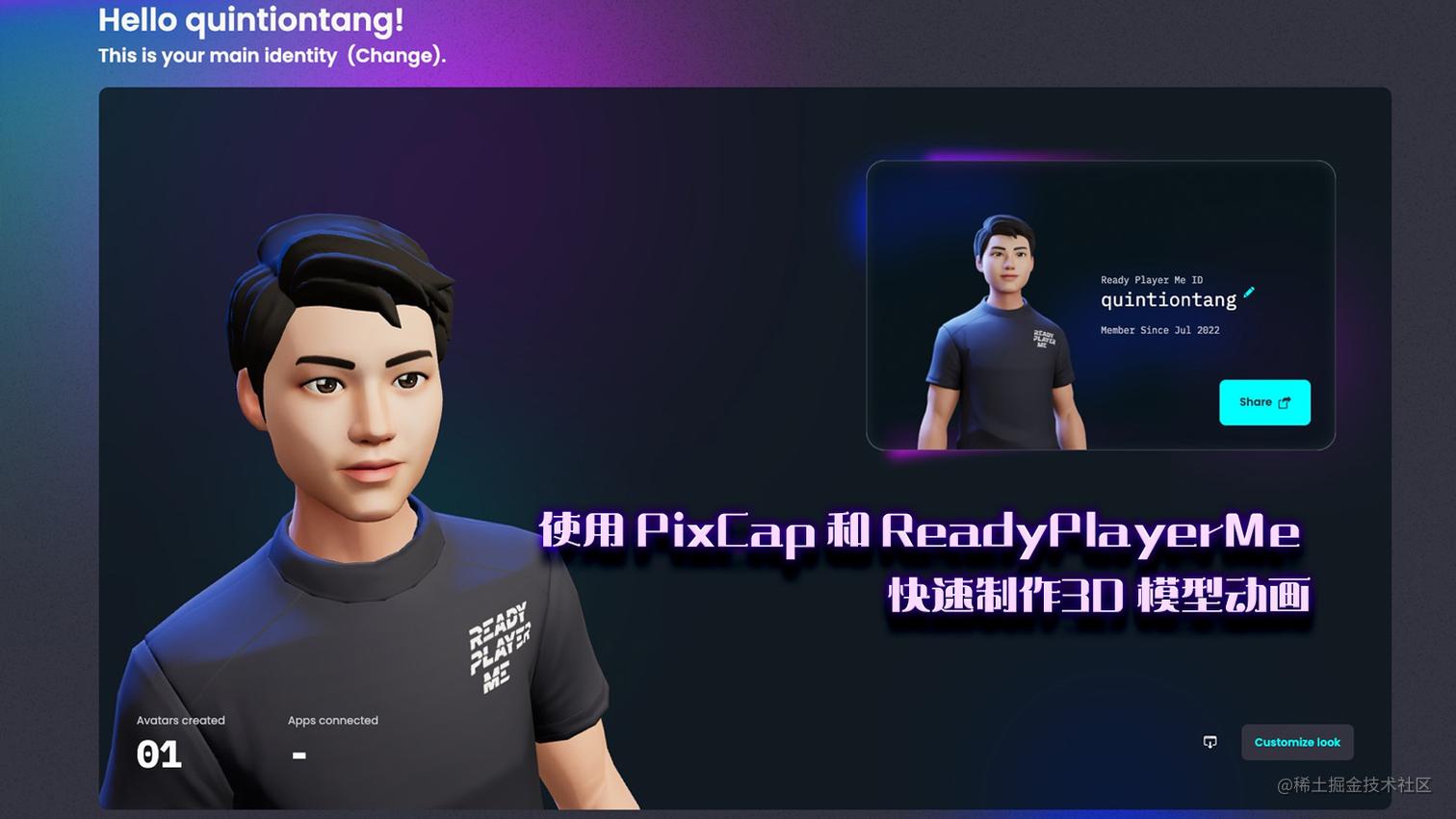
Task: Click the download avatar icon near Customize look
Action: [x=1209, y=741]
